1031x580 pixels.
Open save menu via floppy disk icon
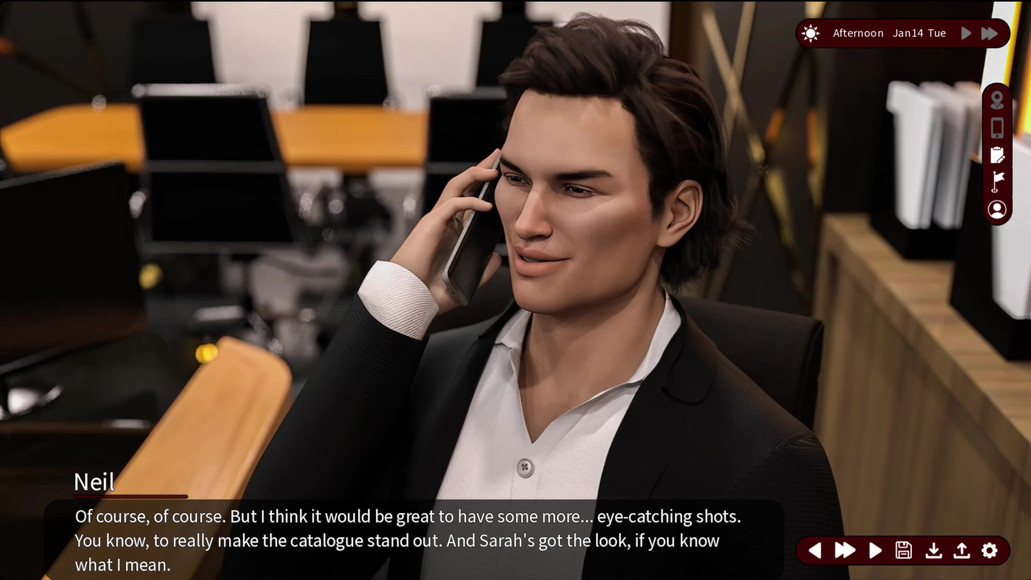903,550
